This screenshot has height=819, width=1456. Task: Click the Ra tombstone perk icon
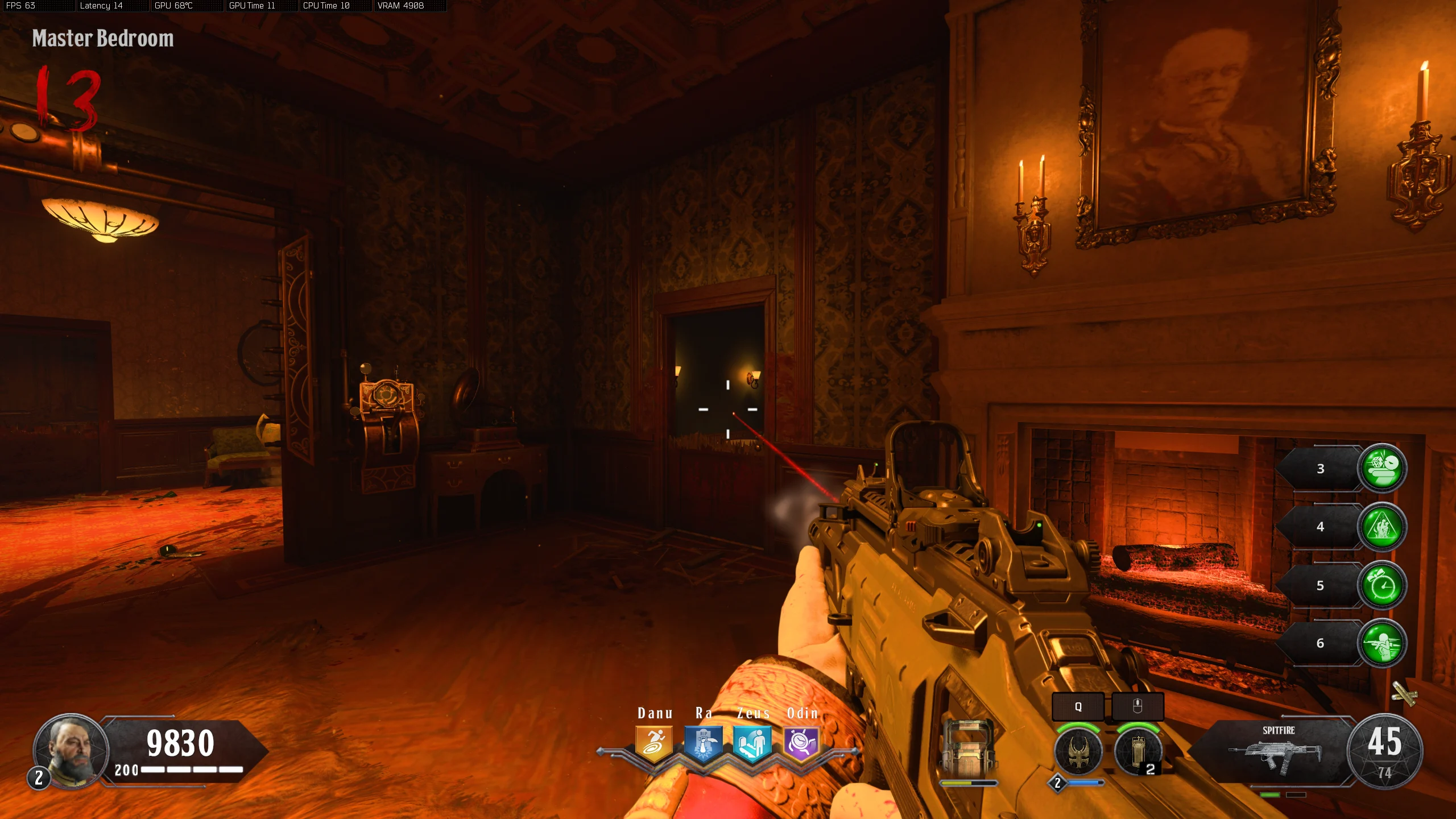[x=704, y=743]
